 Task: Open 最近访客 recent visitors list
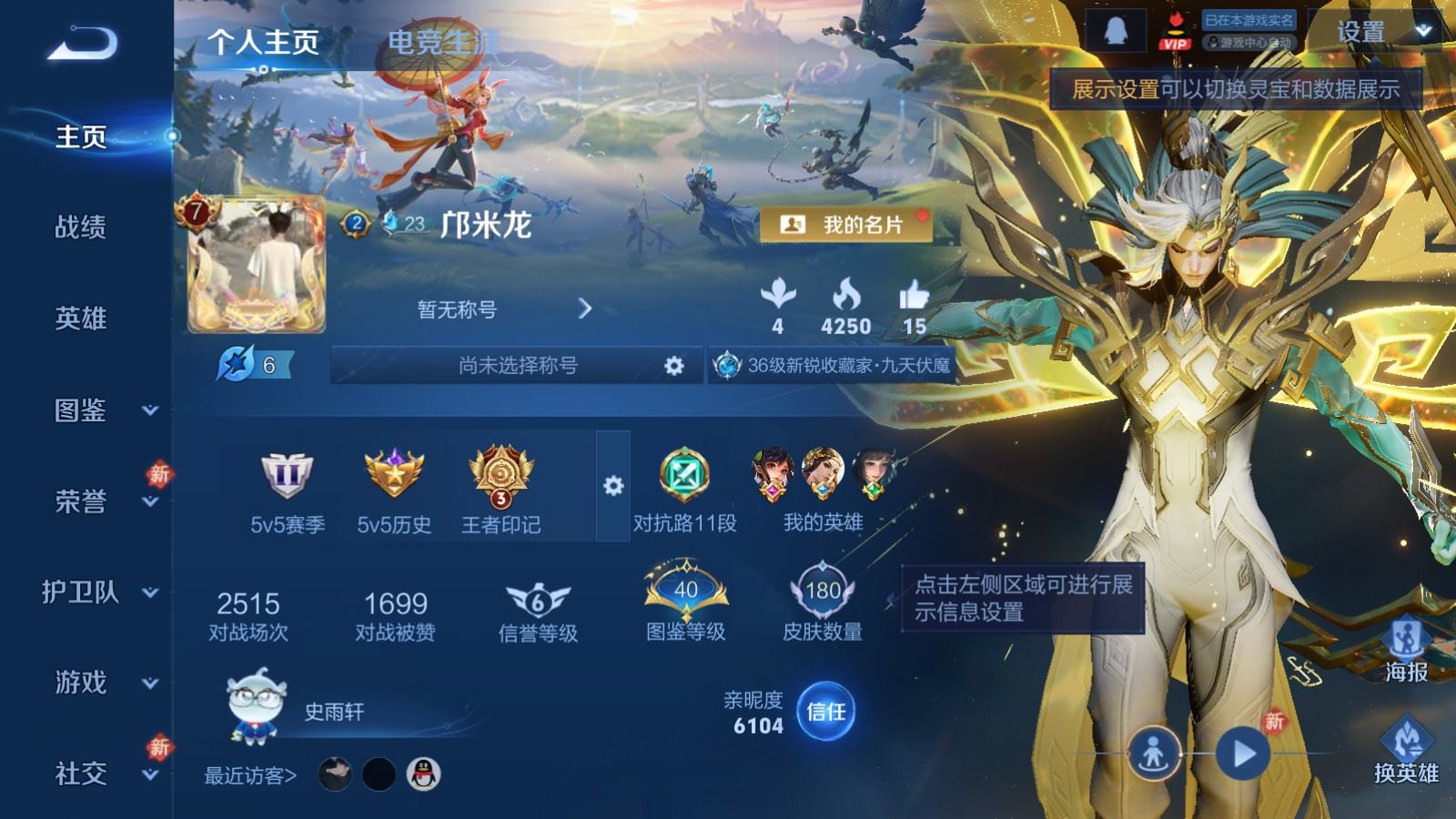click(x=250, y=775)
